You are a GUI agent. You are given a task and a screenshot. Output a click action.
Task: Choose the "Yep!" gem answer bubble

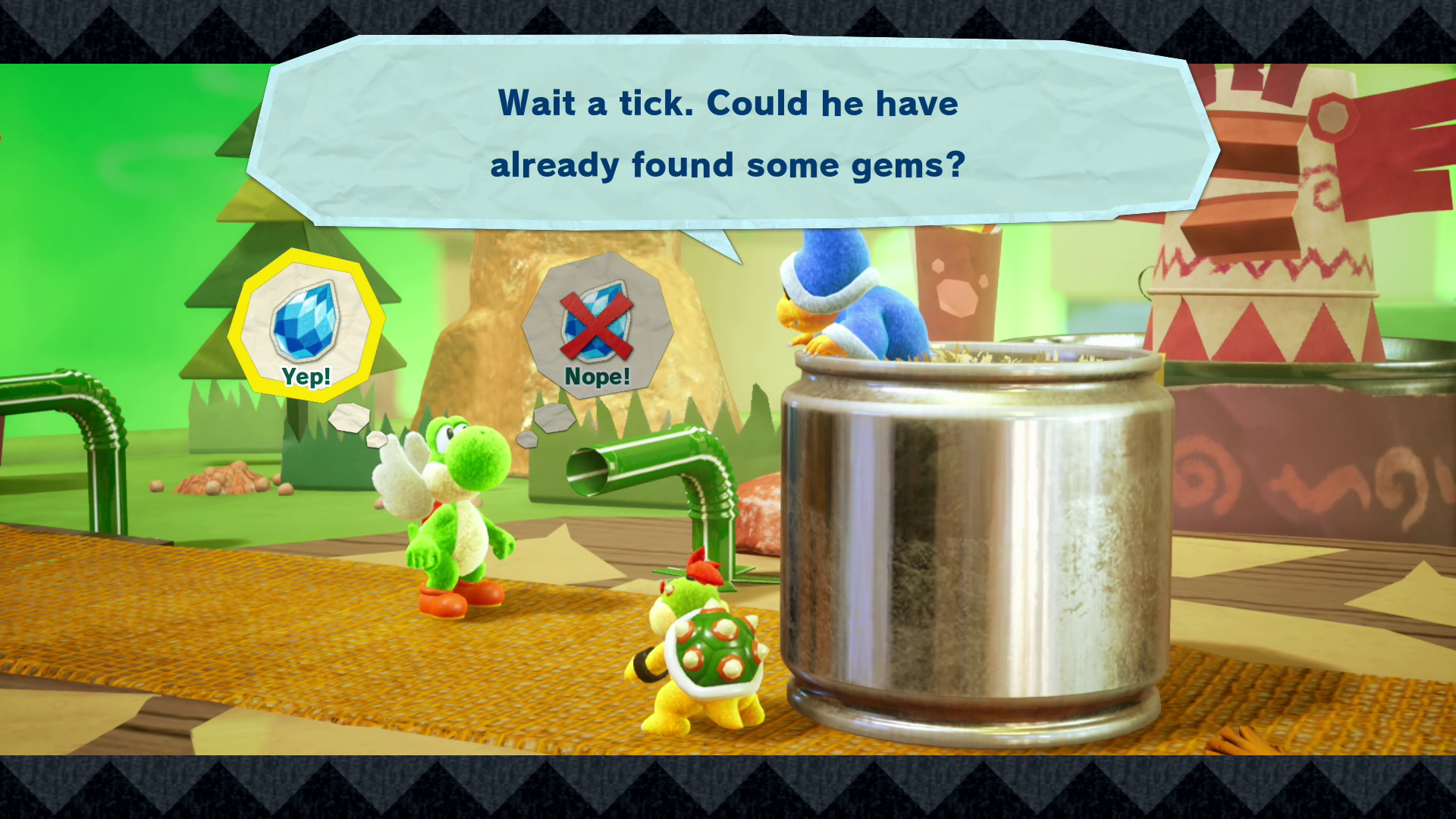tap(306, 326)
